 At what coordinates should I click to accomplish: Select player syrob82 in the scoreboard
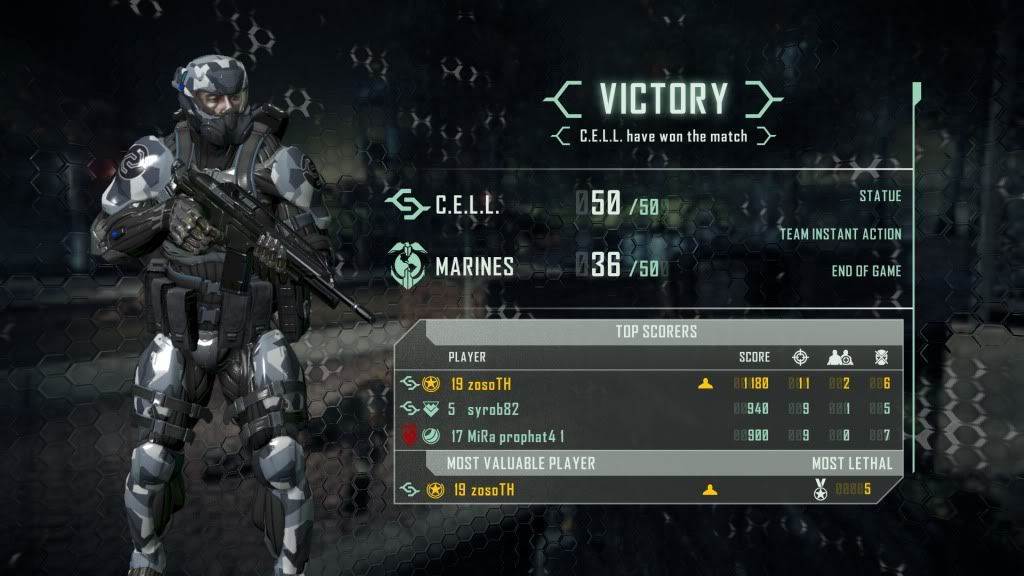pyautogui.click(x=492, y=409)
